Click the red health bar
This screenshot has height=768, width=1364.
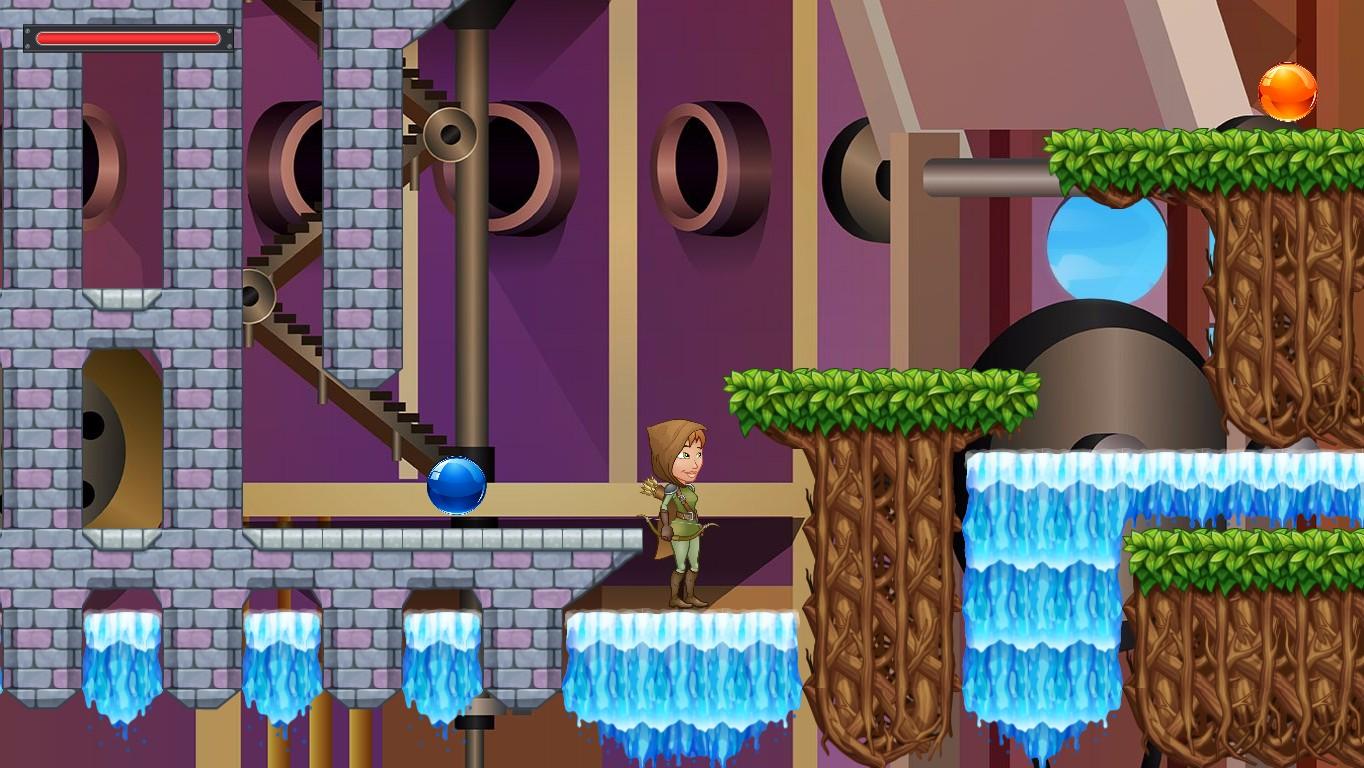point(127,38)
